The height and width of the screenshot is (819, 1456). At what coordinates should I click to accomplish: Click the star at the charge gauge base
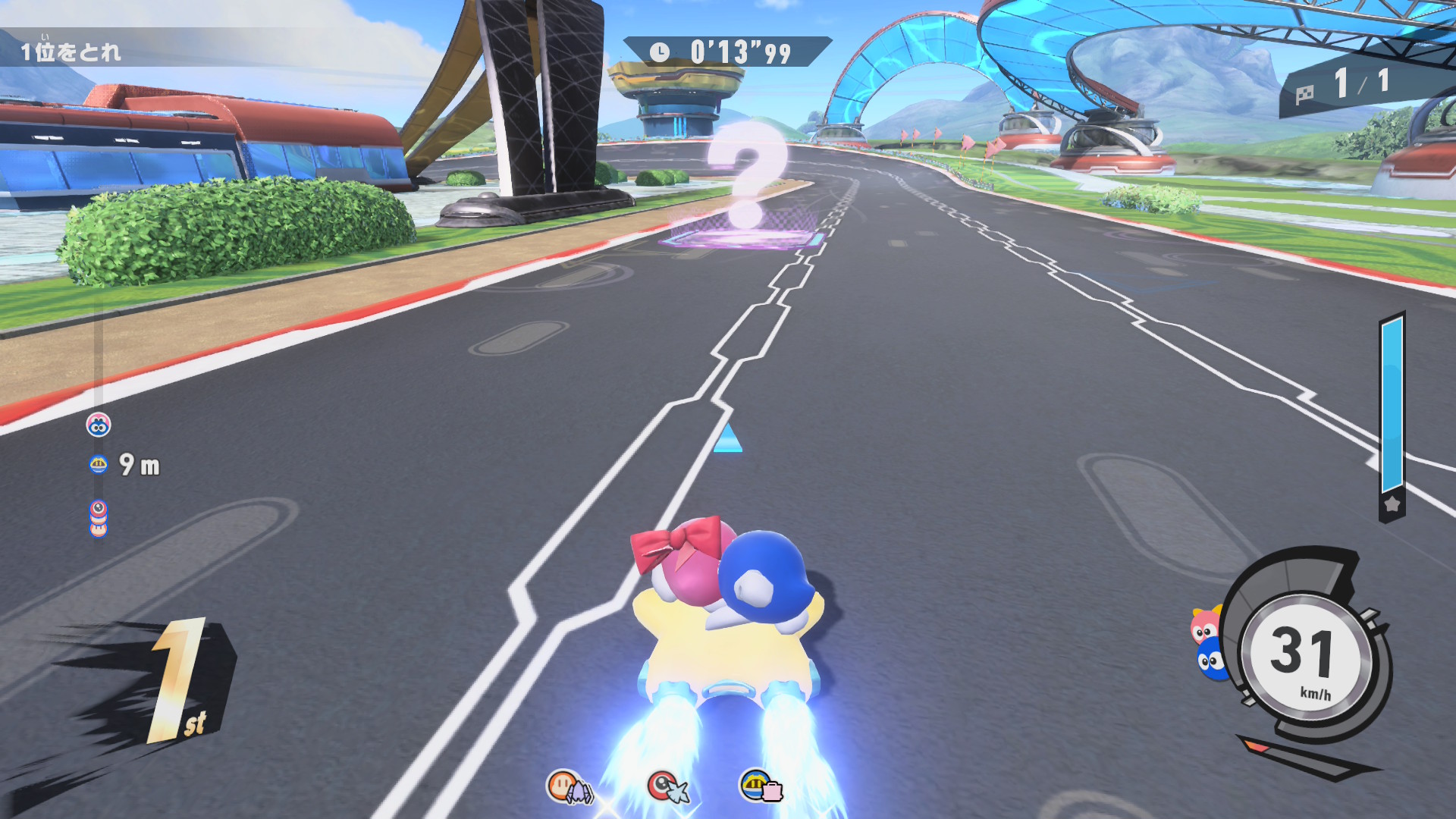tap(1392, 504)
